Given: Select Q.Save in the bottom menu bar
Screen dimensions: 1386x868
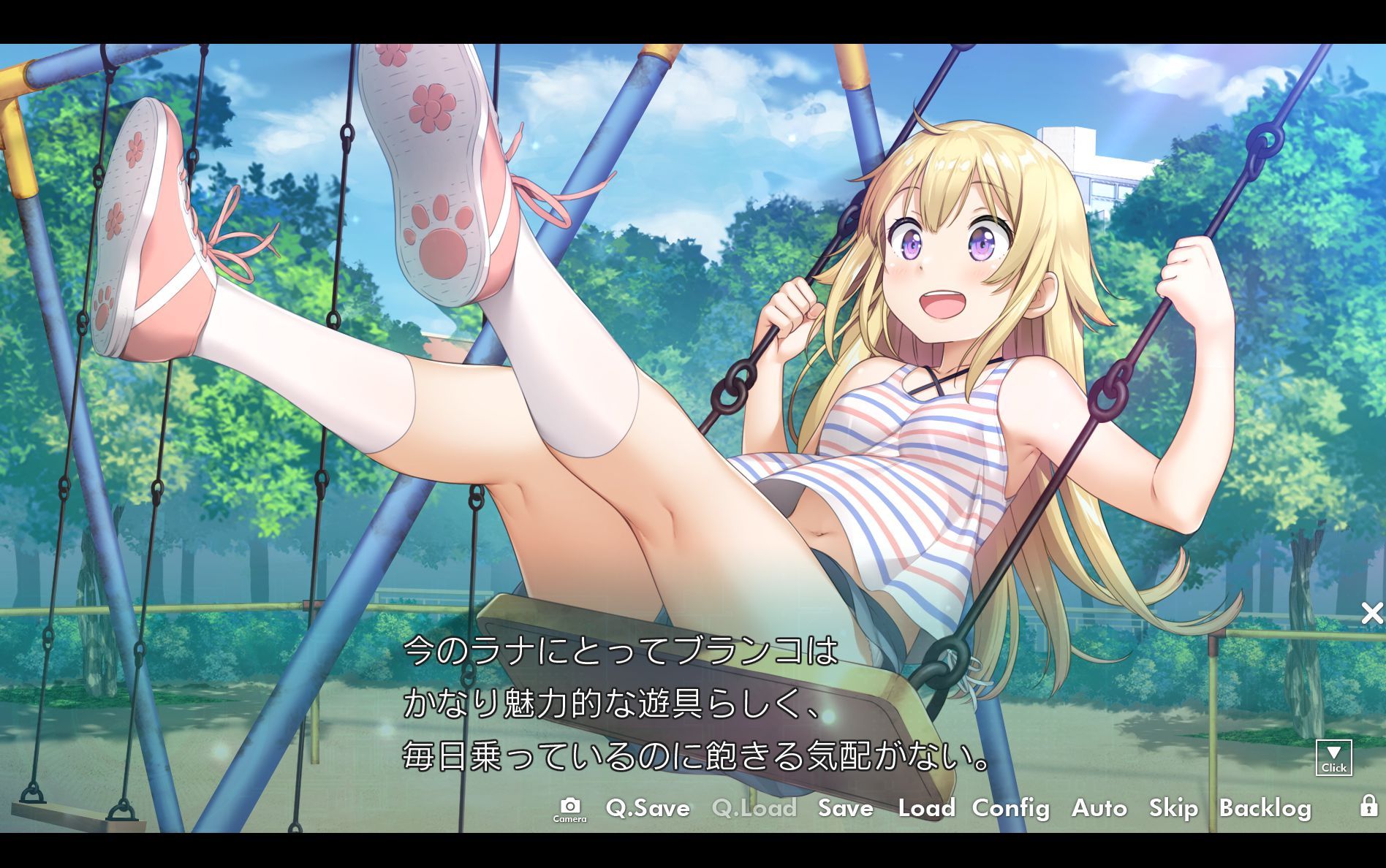Looking at the screenshot, I should [x=648, y=809].
